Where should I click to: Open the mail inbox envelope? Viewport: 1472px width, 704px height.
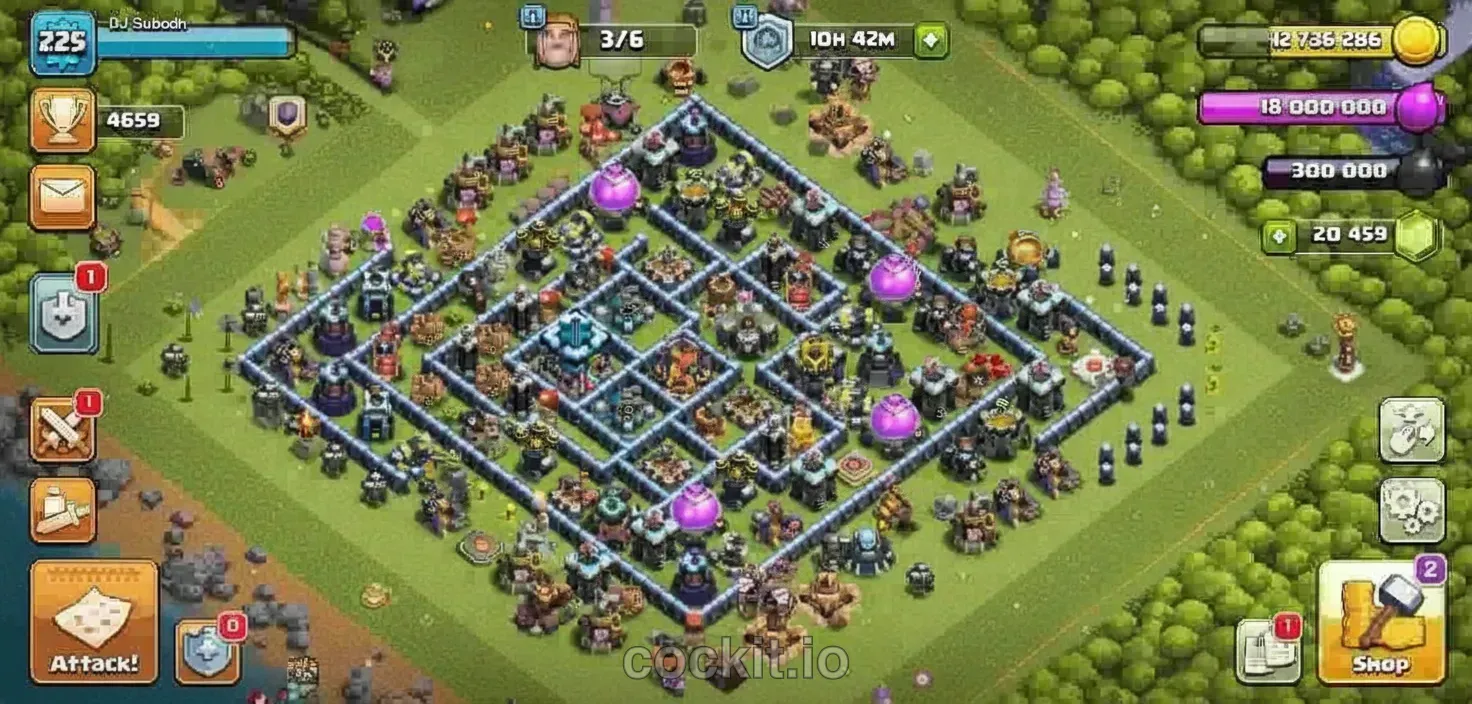tap(62, 197)
